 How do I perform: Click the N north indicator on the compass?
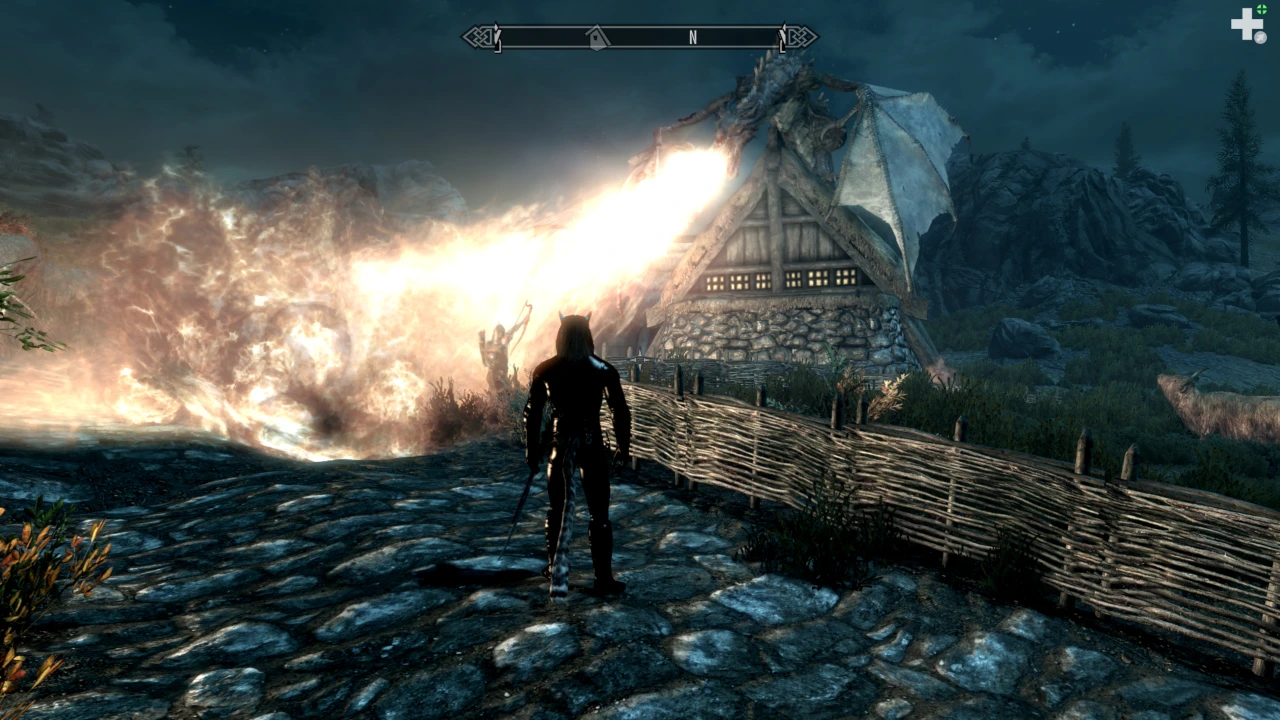click(x=692, y=38)
